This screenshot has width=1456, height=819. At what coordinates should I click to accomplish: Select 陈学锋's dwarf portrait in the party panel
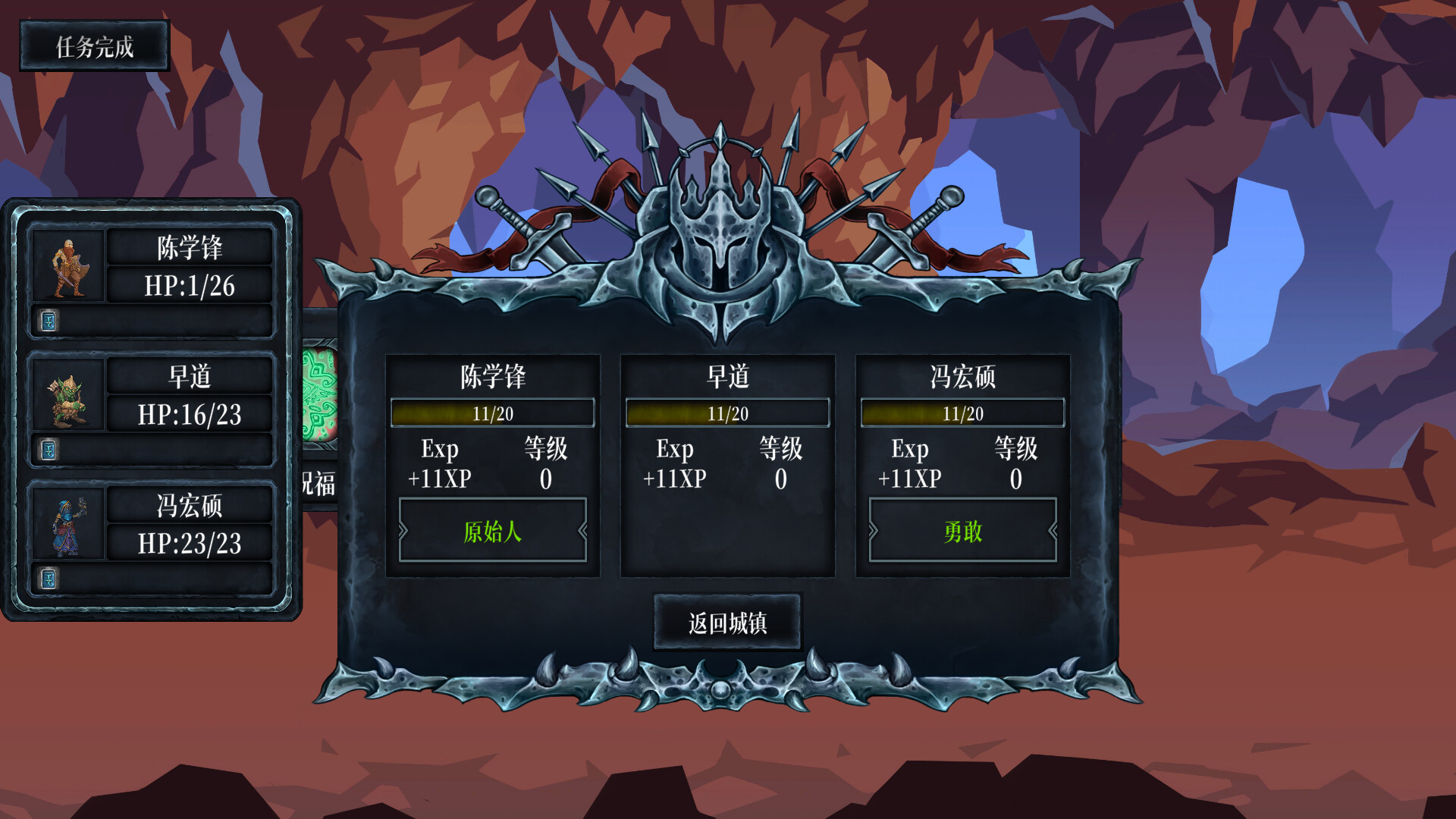point(67,265)
